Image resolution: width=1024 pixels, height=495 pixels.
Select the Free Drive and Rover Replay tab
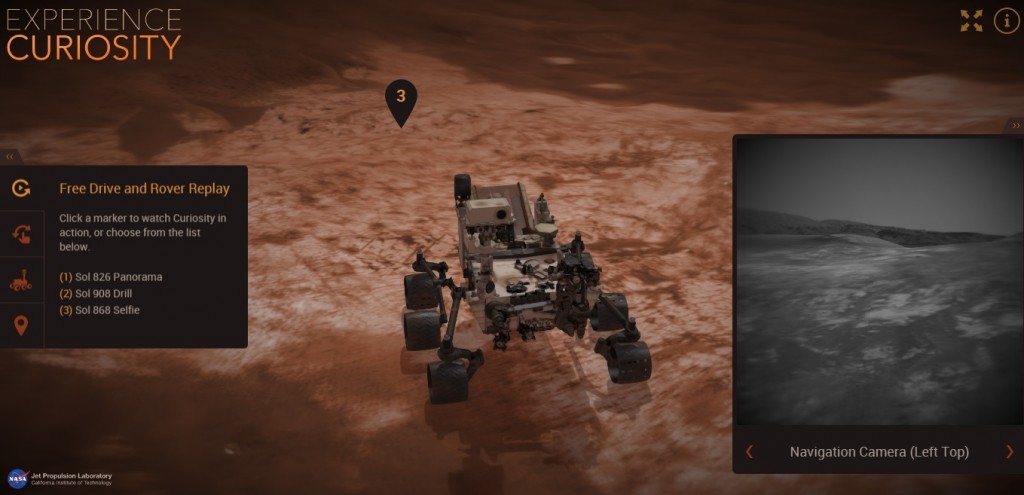21,188
